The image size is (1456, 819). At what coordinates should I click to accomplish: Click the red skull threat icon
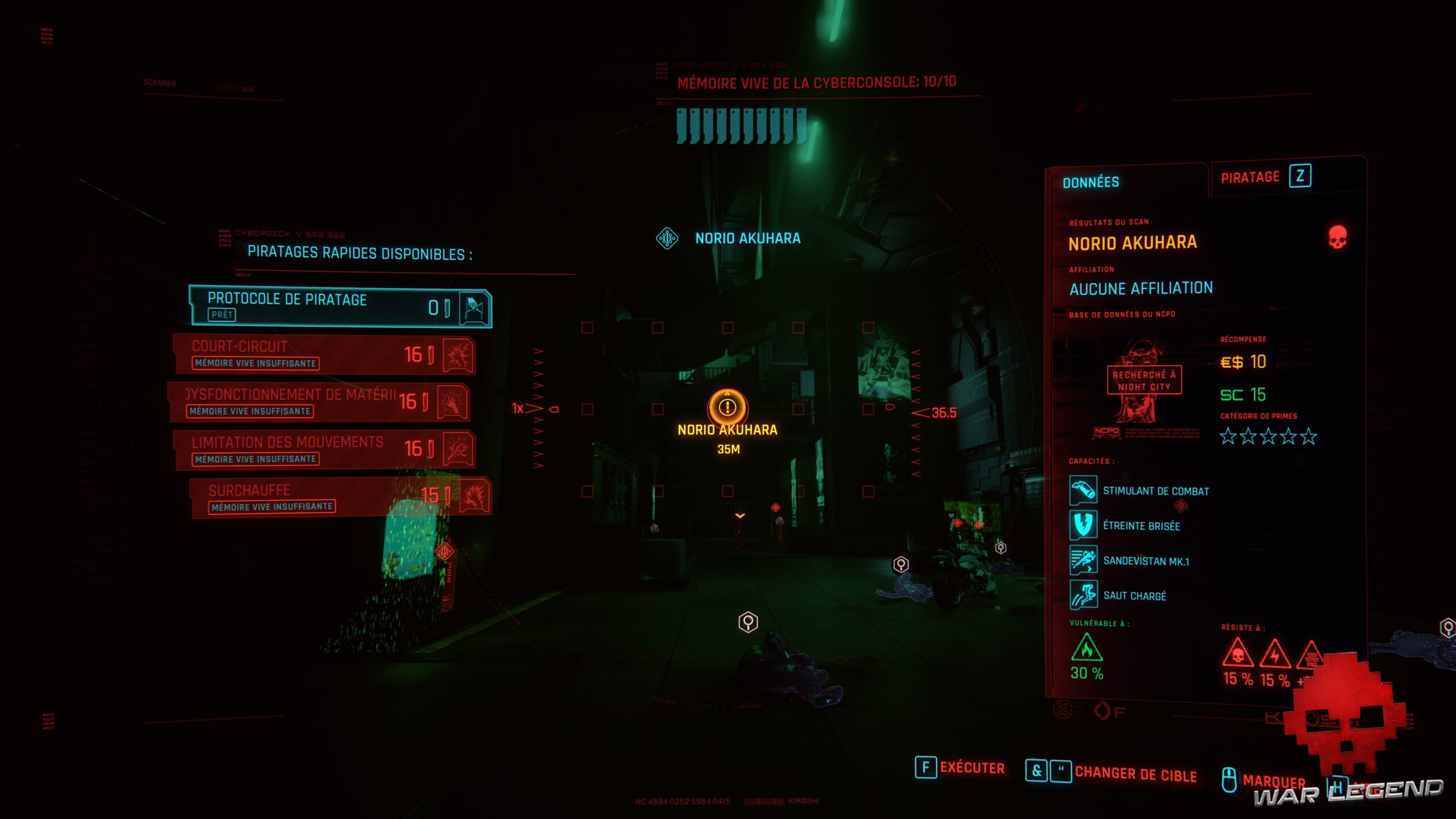(x=1337, y=237)
